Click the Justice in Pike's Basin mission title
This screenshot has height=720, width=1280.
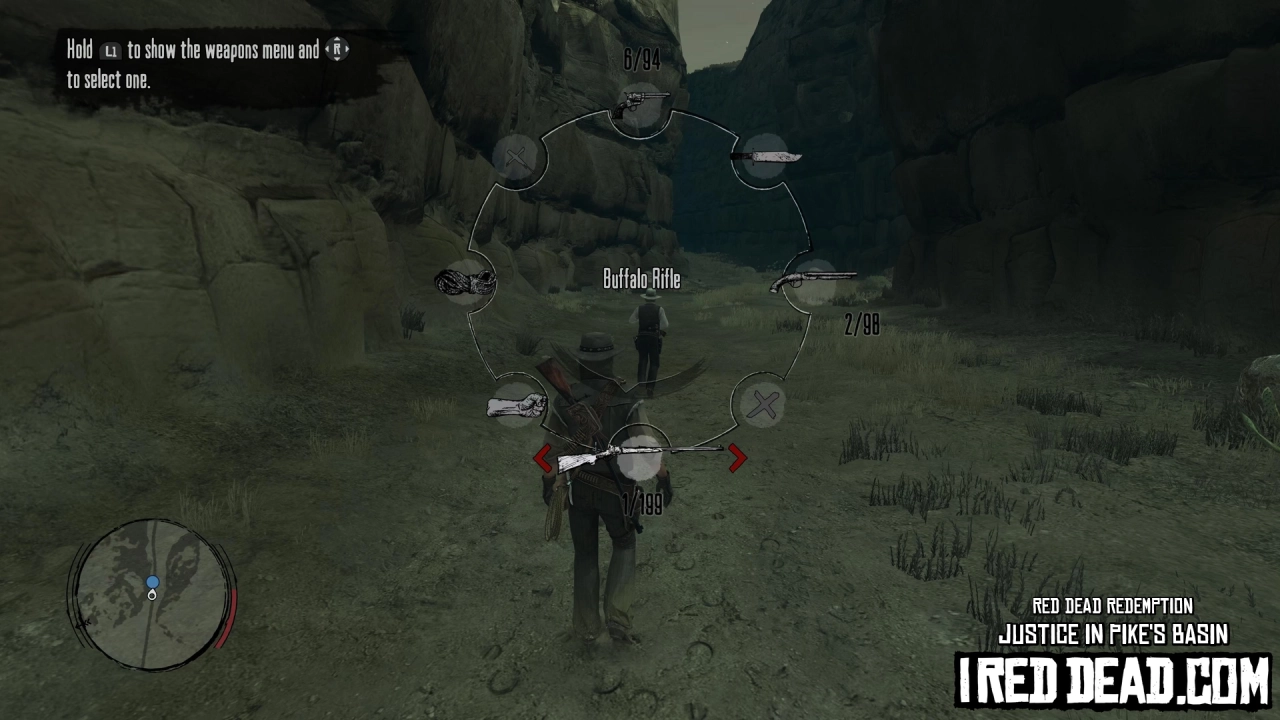1112,632
